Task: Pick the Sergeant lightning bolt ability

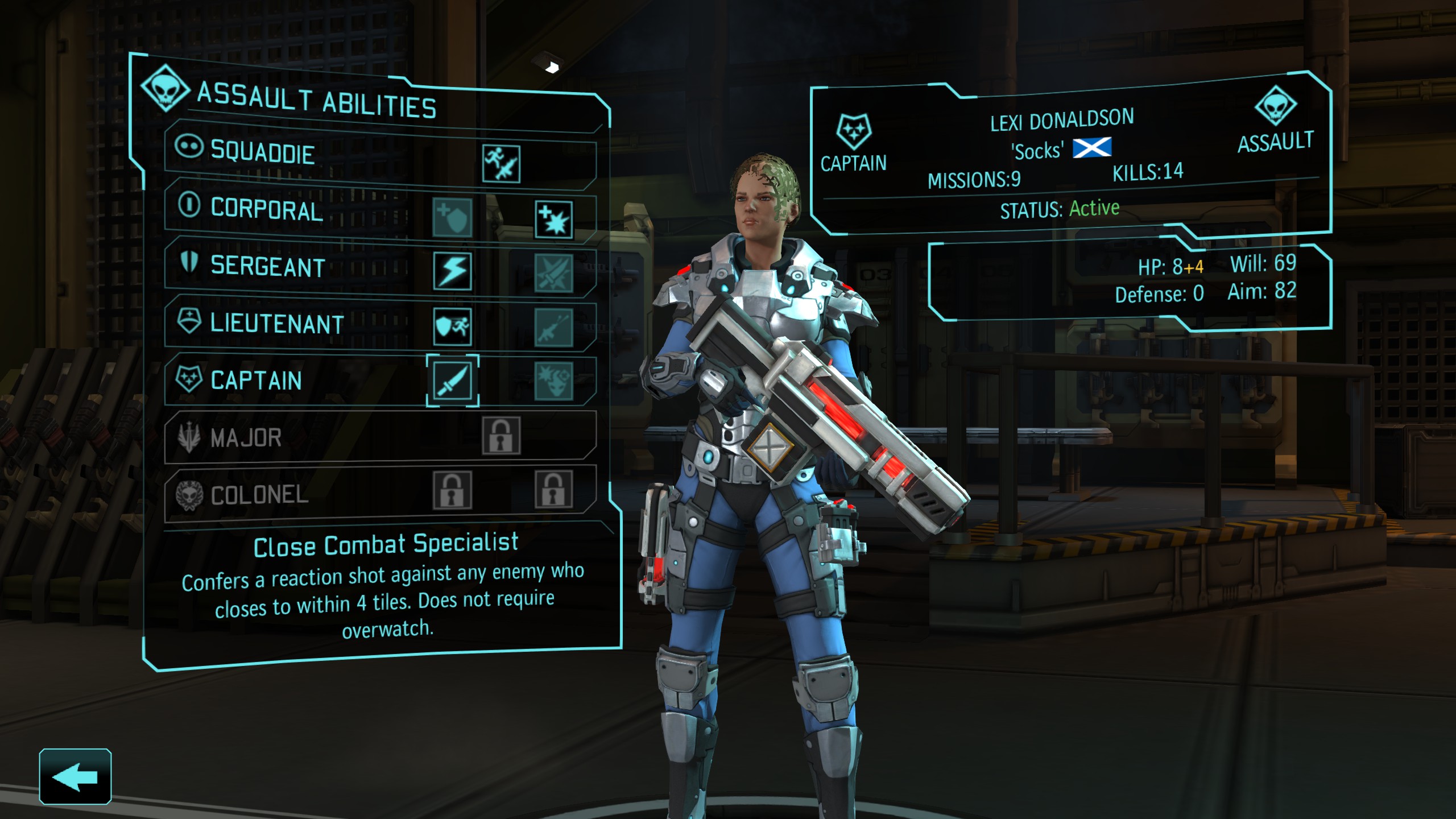Action: click(x=452, y=271)
